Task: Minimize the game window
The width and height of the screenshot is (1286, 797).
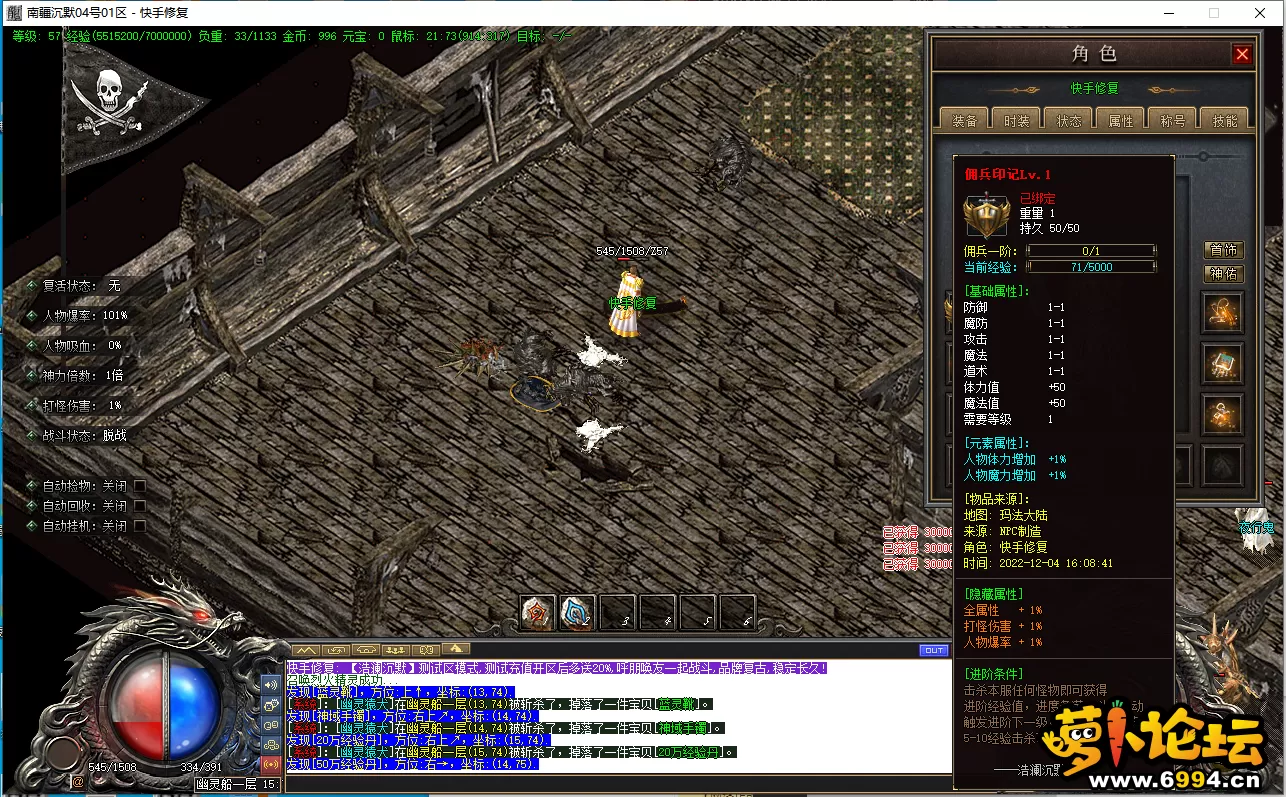Action: point(1169,13)
